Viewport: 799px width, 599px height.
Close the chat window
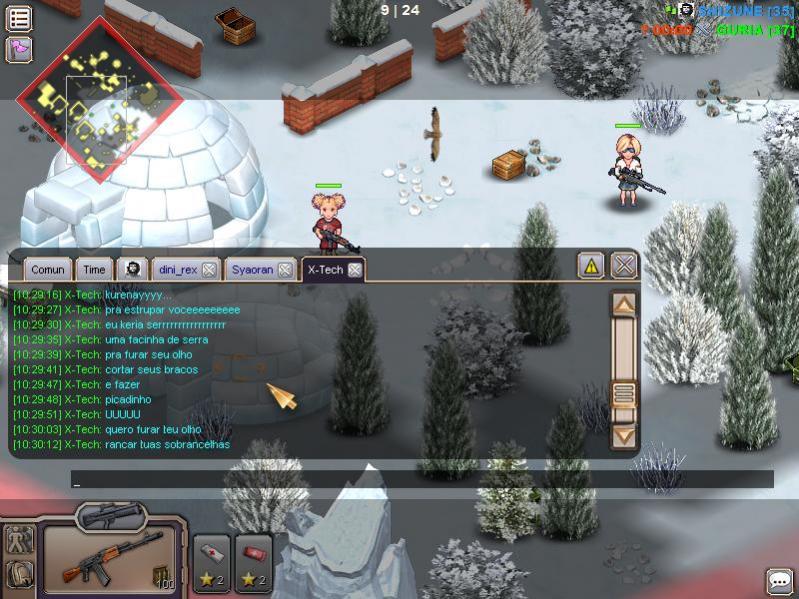(x=624, y=266)
